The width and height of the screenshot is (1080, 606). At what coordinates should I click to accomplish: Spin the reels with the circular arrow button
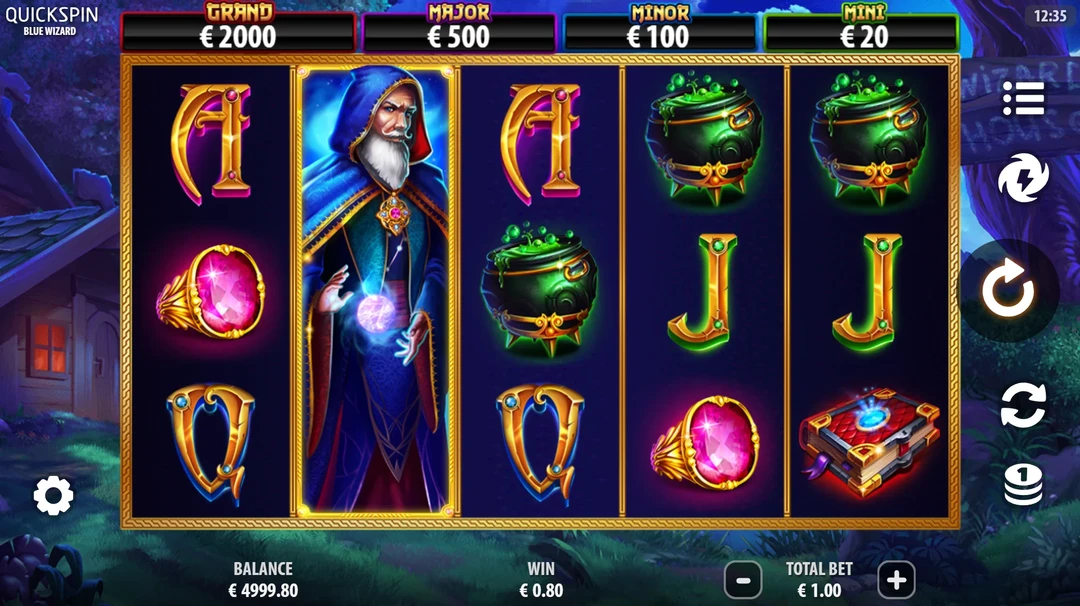point(1007,292)
